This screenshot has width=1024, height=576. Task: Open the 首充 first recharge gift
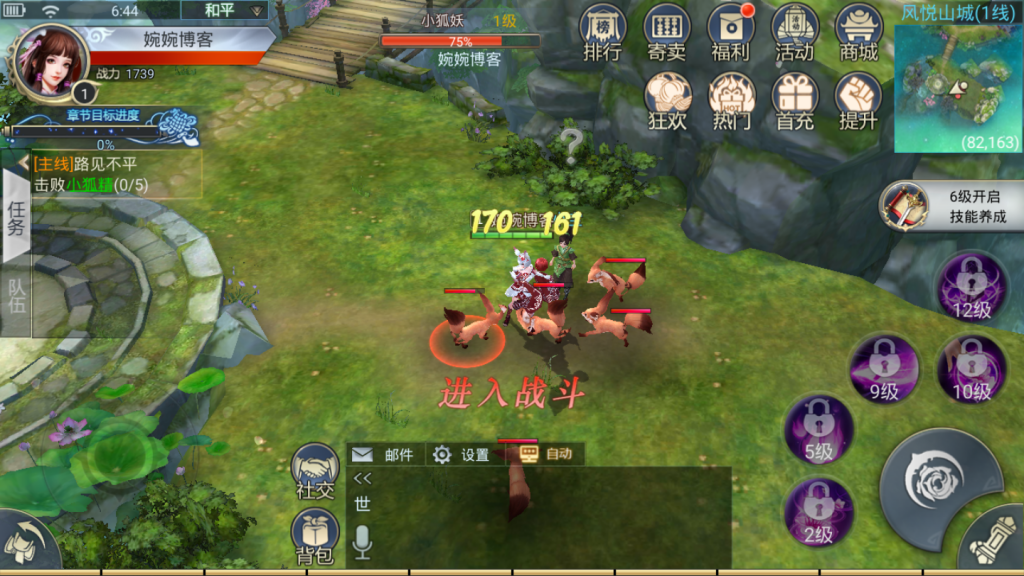pyautogui.click(x=795, y=102)
